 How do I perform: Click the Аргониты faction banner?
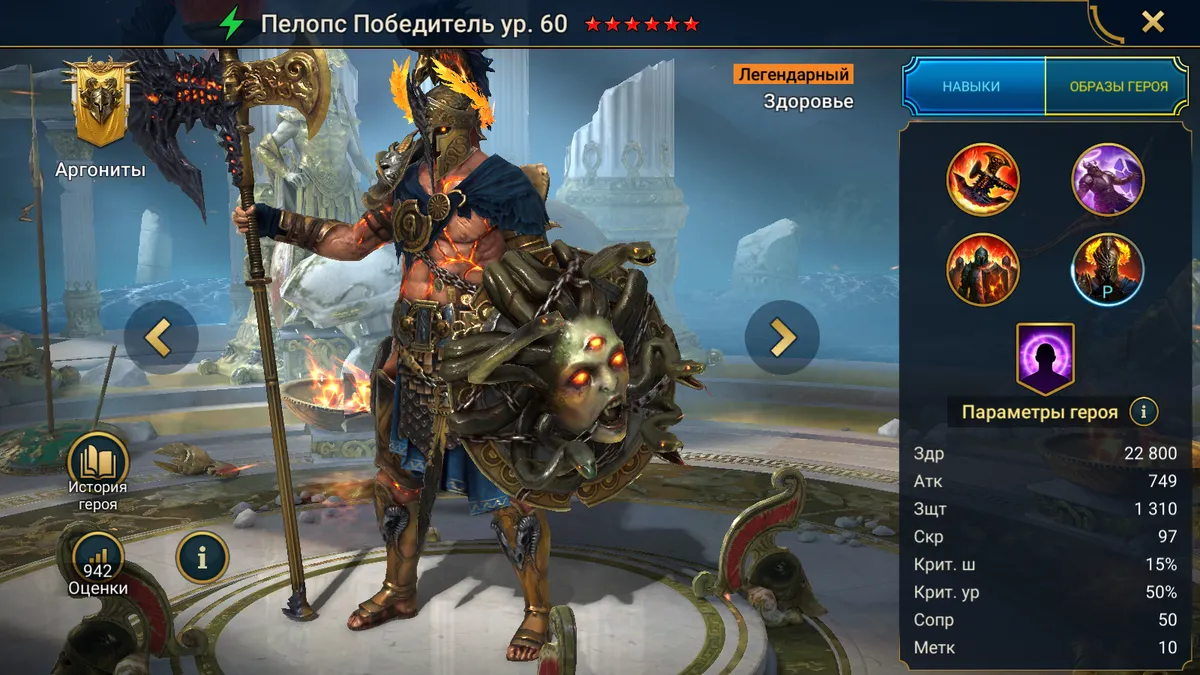pos(99,103)
